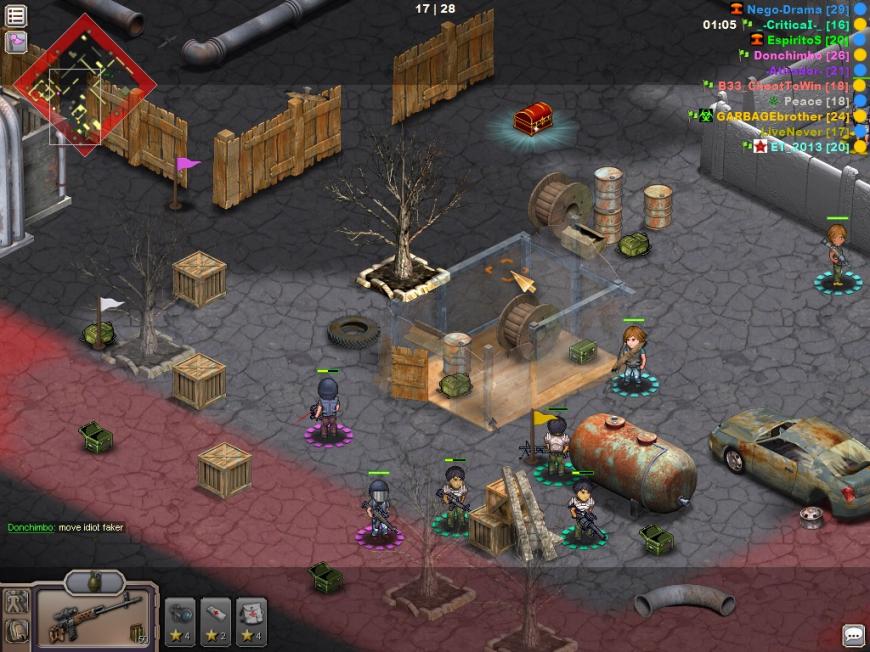Click the pink flag button
The image size is (870, 652).
click(x=15, y=42)
